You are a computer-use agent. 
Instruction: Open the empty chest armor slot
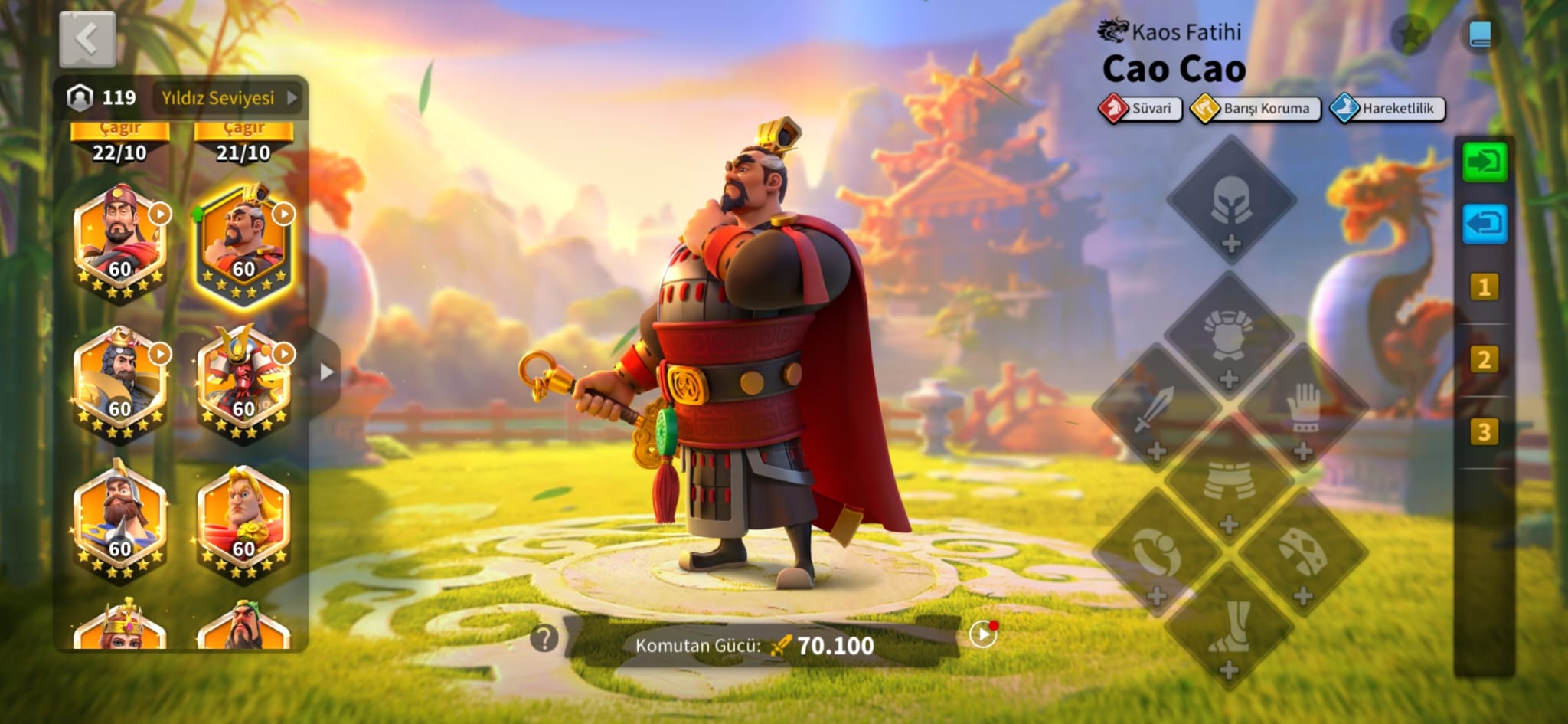click(1229, 337)
